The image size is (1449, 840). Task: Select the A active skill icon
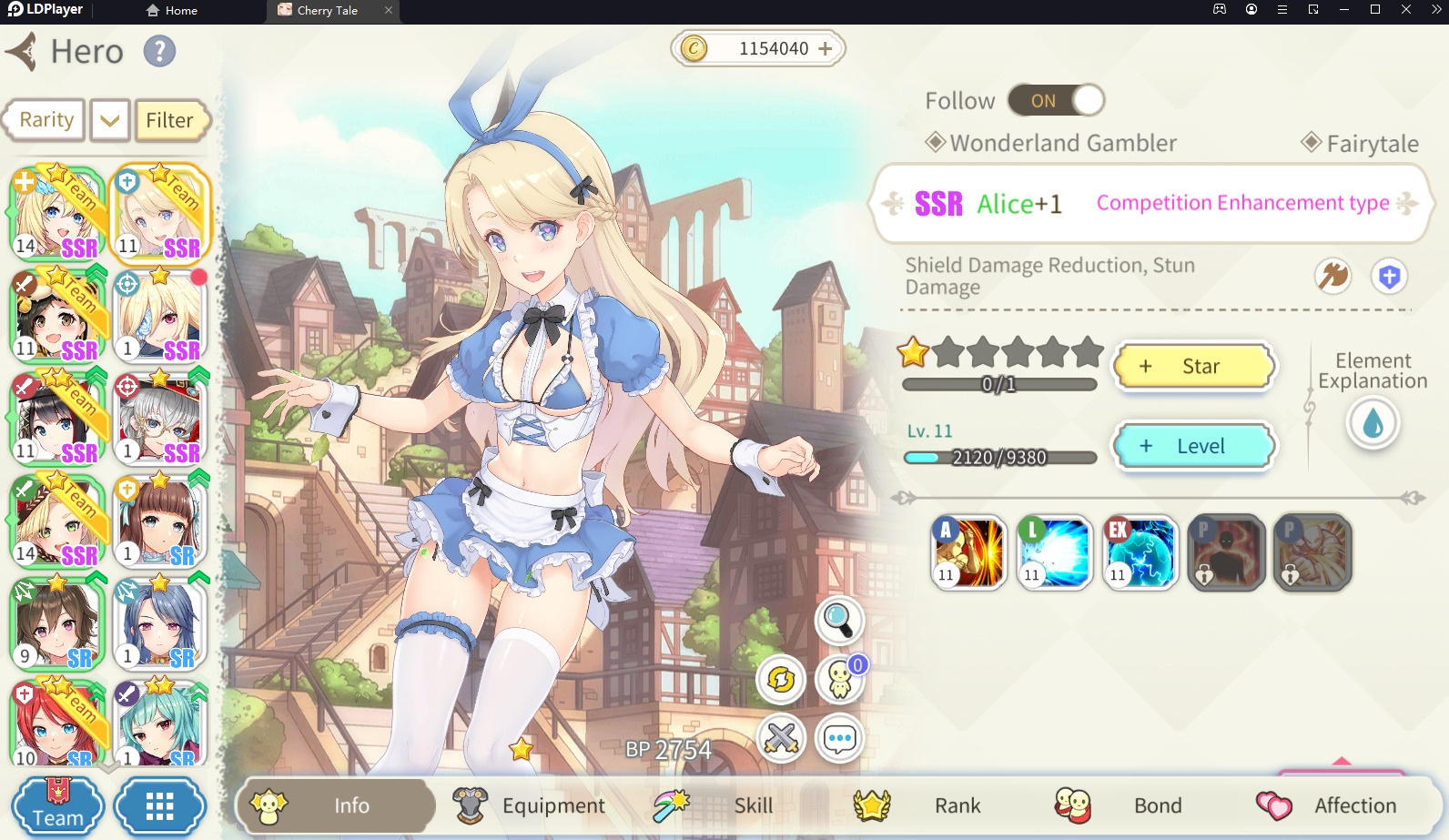(x=968, y=552)
